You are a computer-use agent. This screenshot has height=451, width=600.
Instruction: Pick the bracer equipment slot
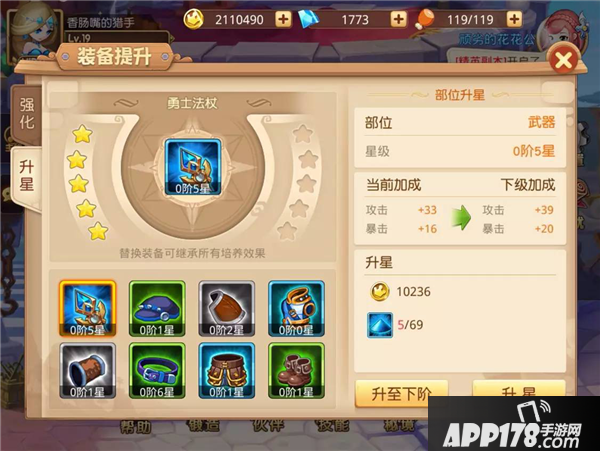click(88, 371)
